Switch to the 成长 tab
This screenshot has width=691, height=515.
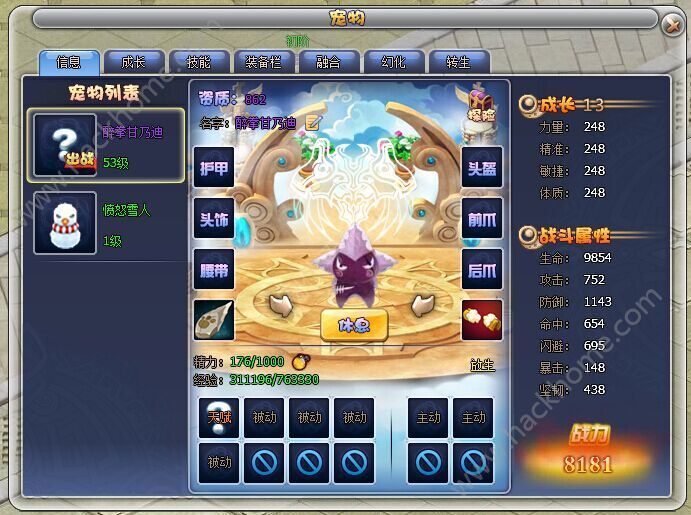[133, 62]
